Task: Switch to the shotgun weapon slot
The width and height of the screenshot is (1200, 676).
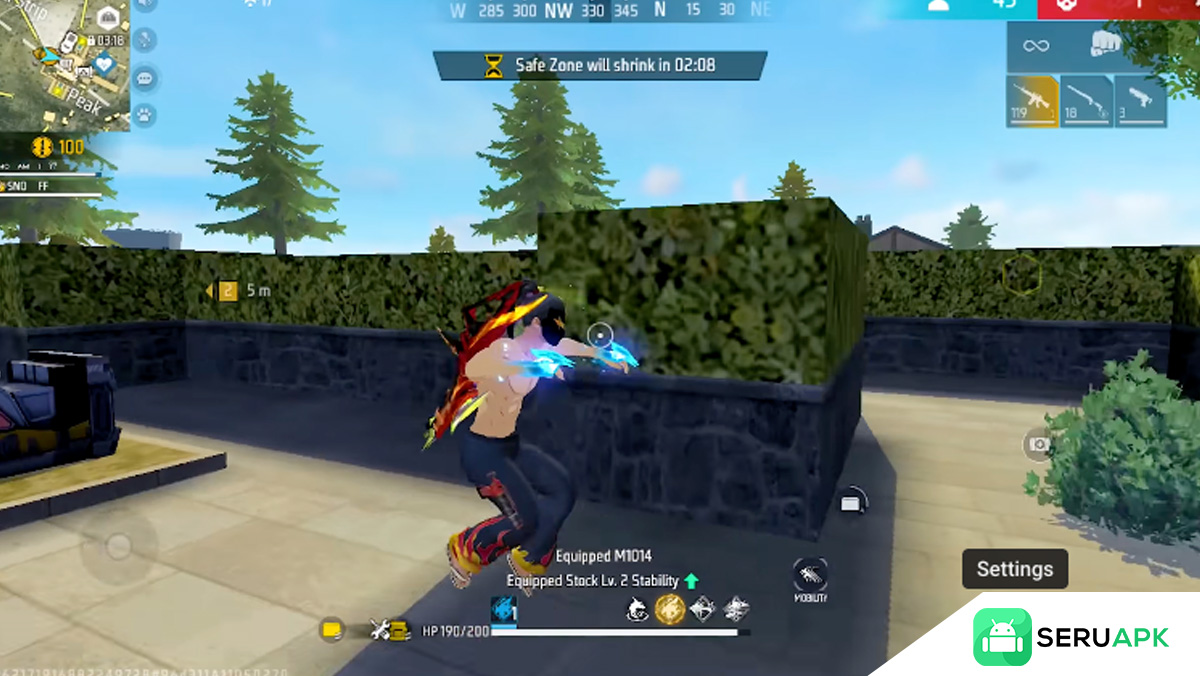Action: coord(1086,101)
